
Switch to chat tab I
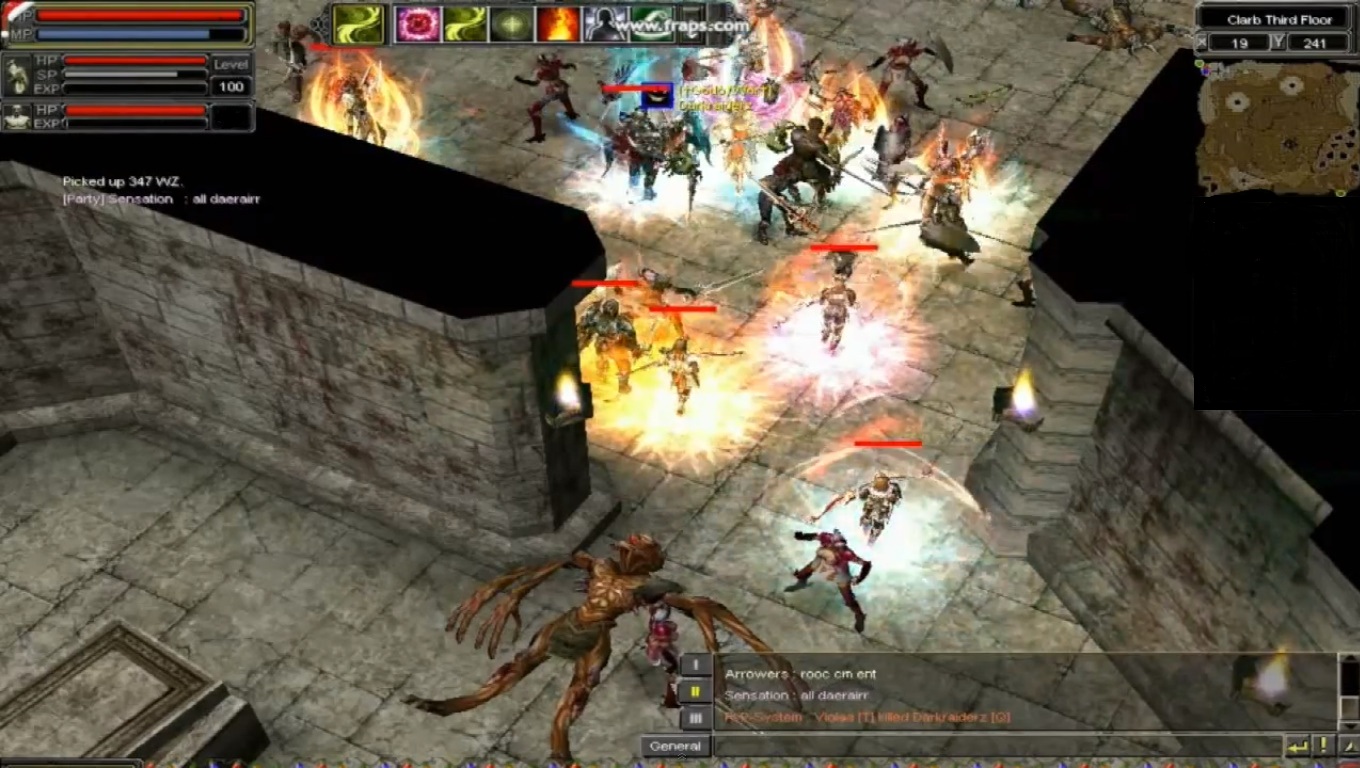(696, 665)
